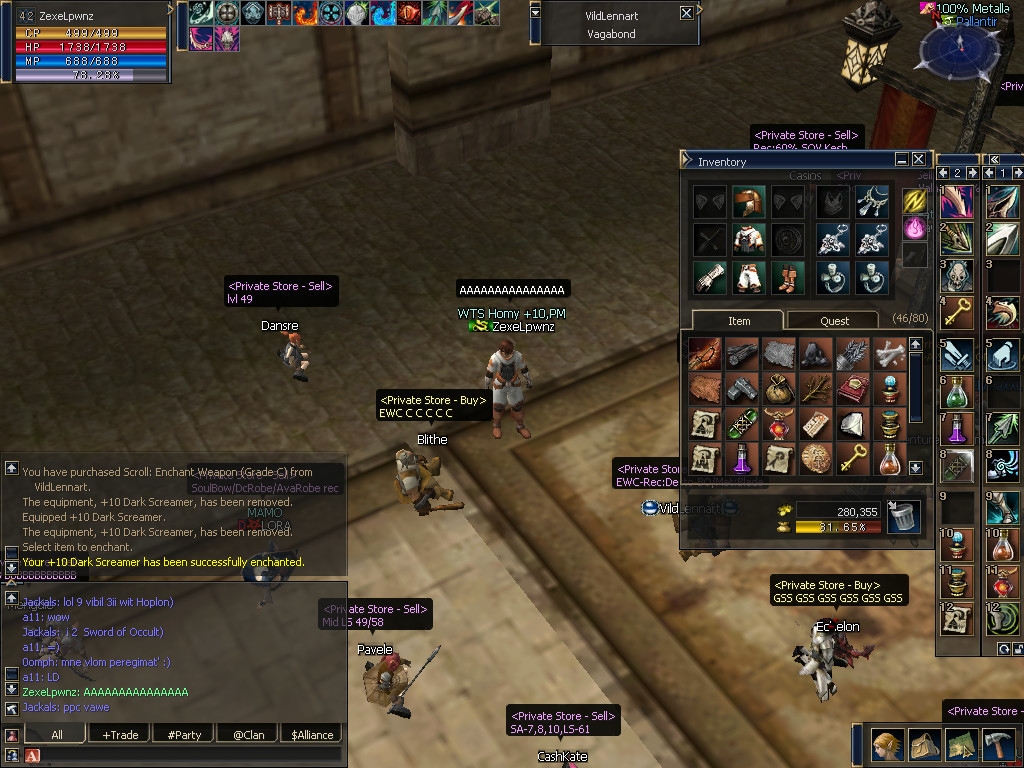Open the +Trade chat tab

click(121, 735)
